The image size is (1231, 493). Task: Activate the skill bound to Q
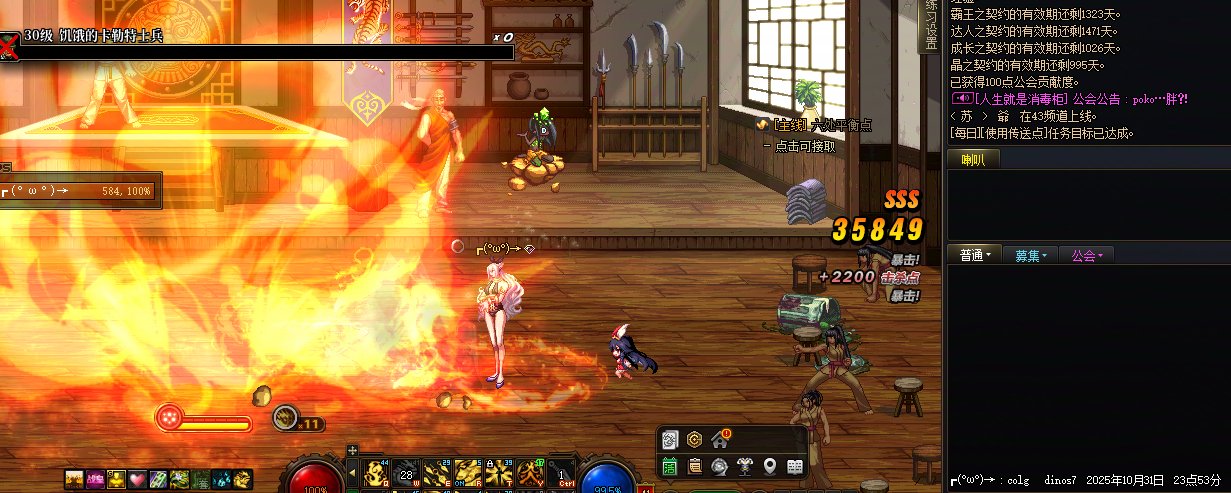[x=376, y=473]
